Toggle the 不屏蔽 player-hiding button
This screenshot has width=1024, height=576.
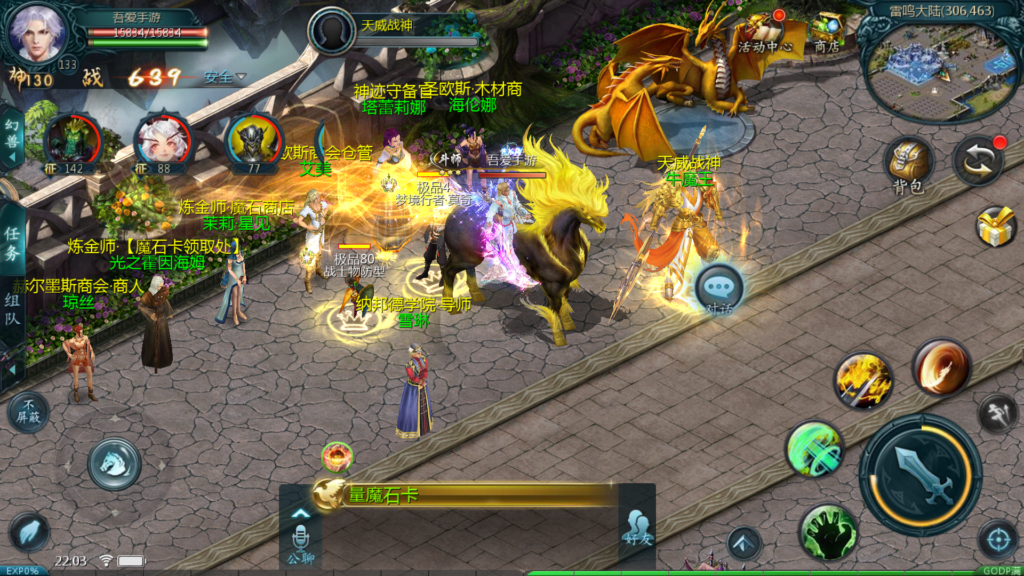[28, 412]
